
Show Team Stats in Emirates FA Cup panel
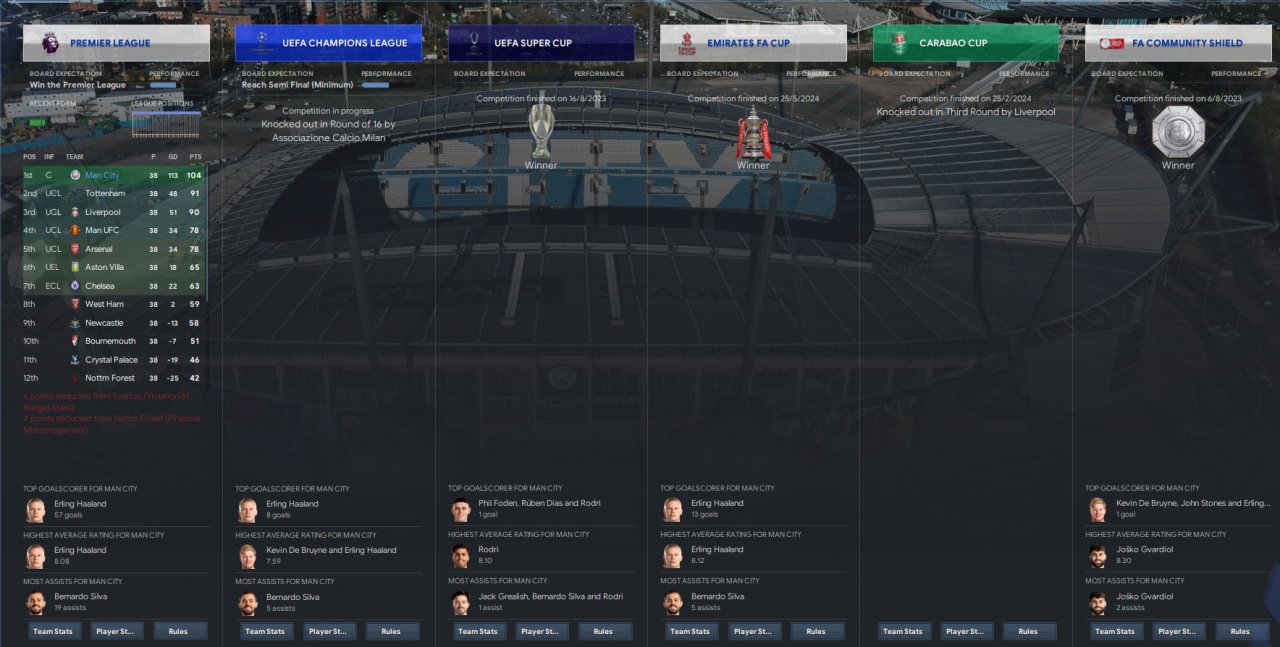point(690,631)
